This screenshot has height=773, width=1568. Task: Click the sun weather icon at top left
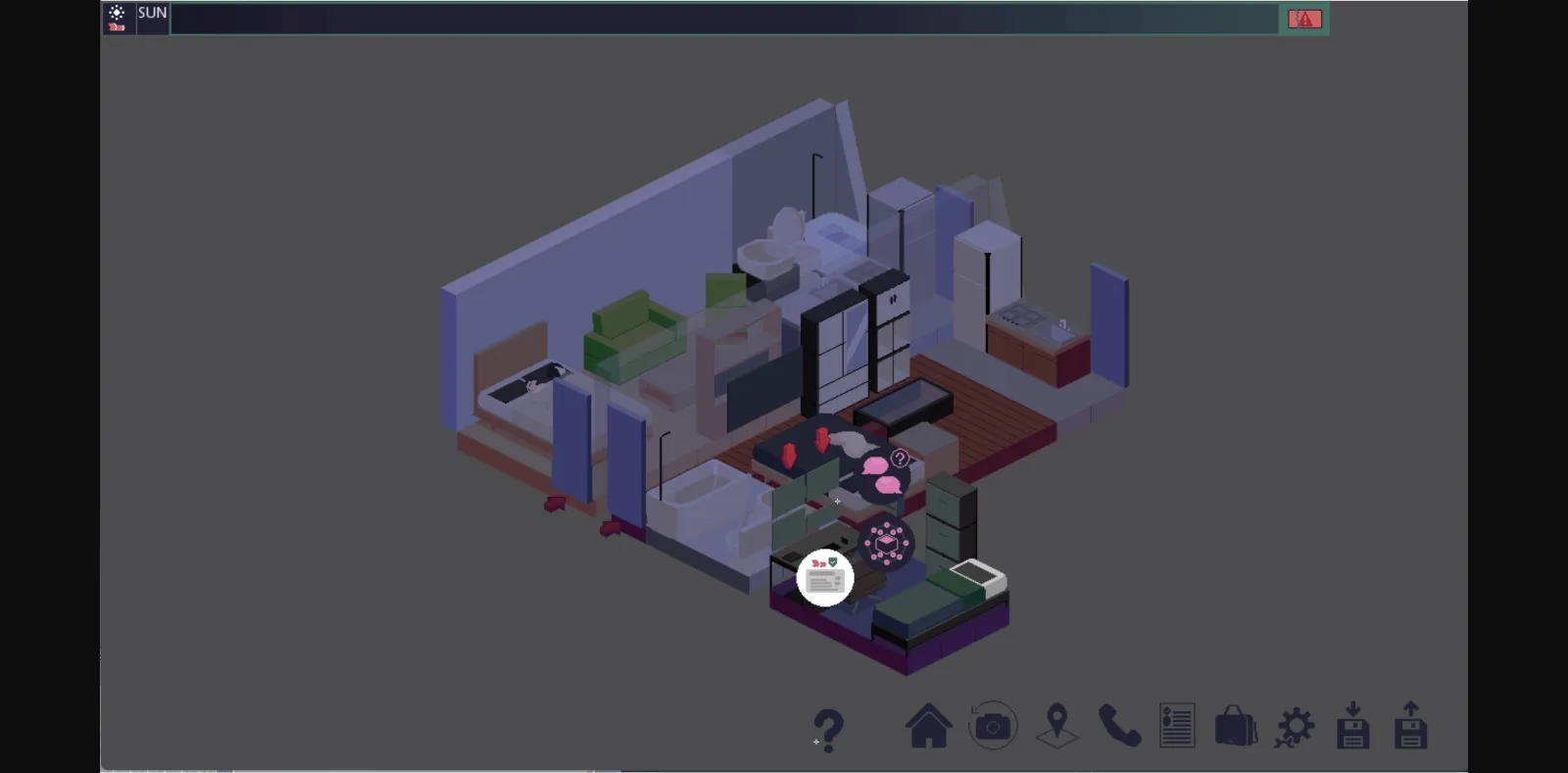118,12
